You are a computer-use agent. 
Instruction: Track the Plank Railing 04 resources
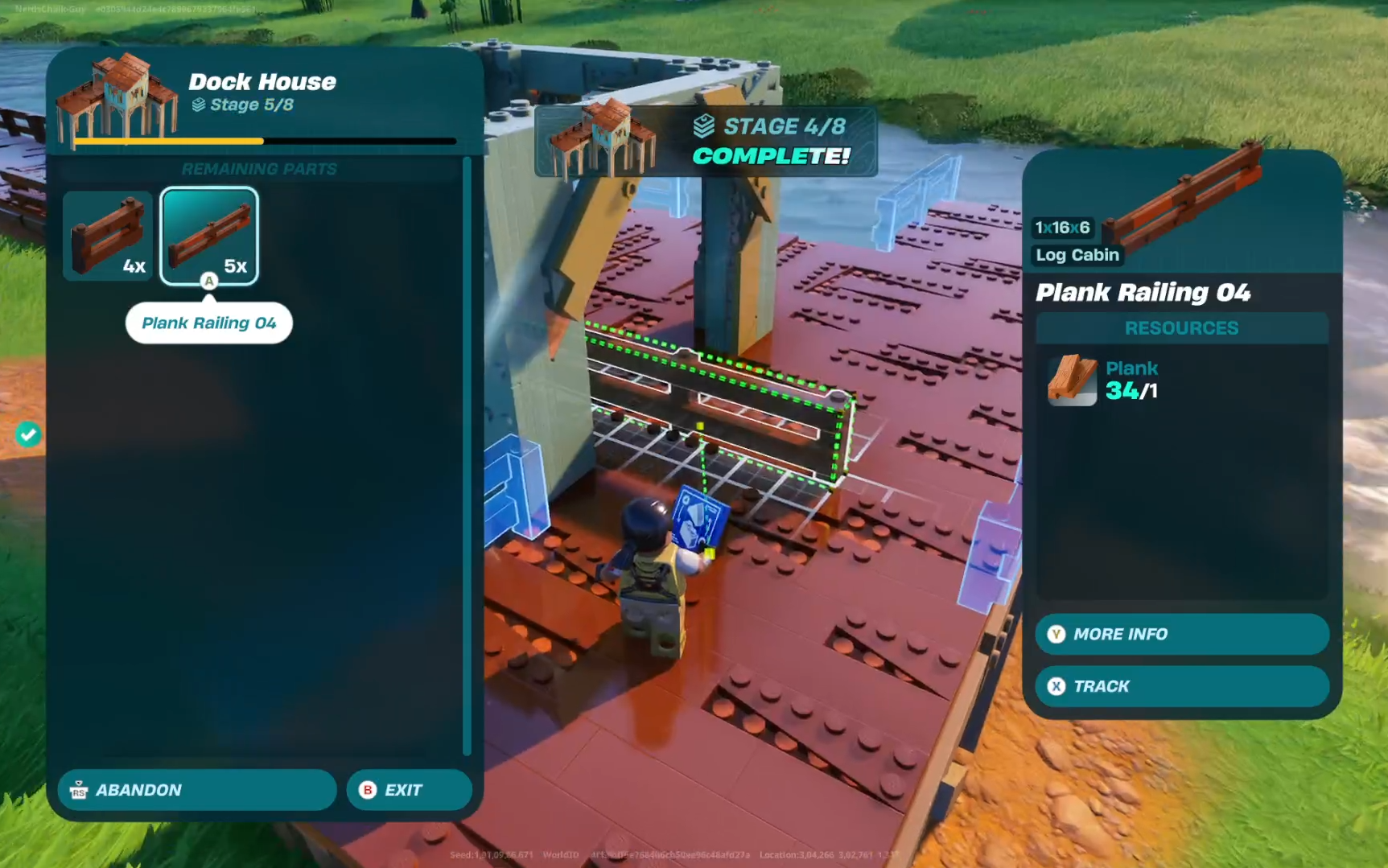coord(1181,686)
